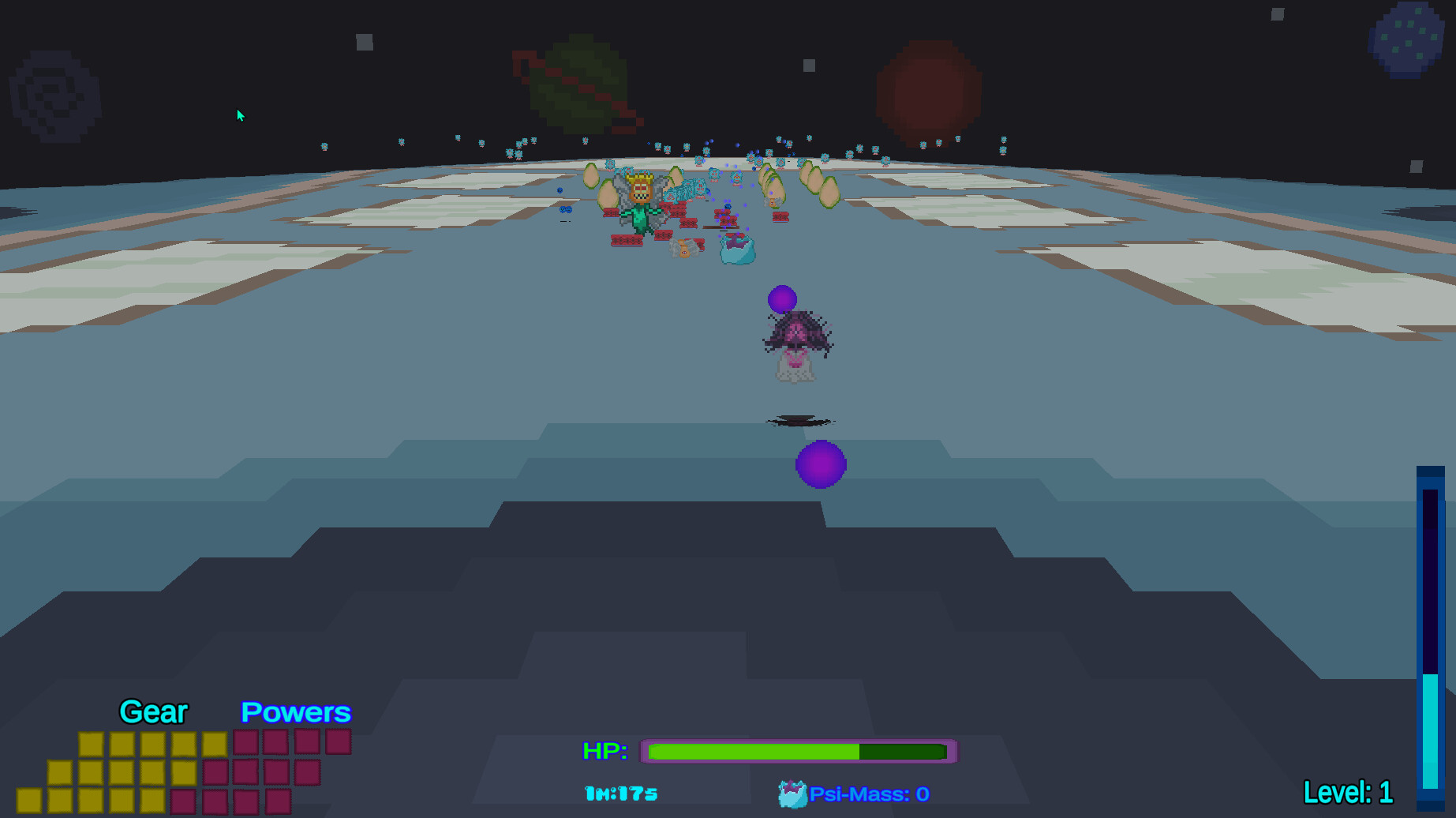Click the rightmost Powers slot in the top row
The height and width of the screenshot is (818, 1456).
[338, 743]
